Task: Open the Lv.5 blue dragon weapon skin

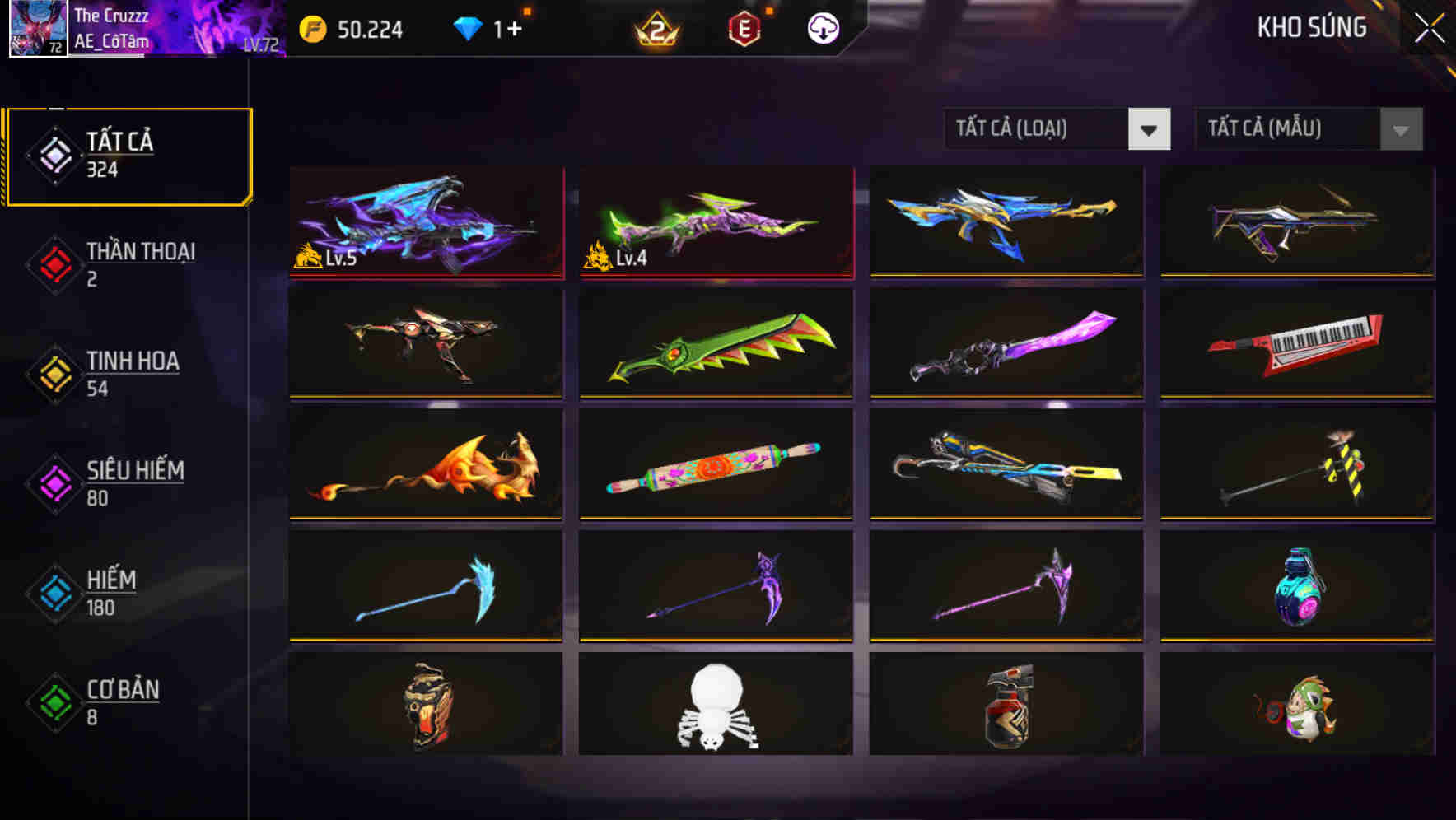Action: pos(426,222)
